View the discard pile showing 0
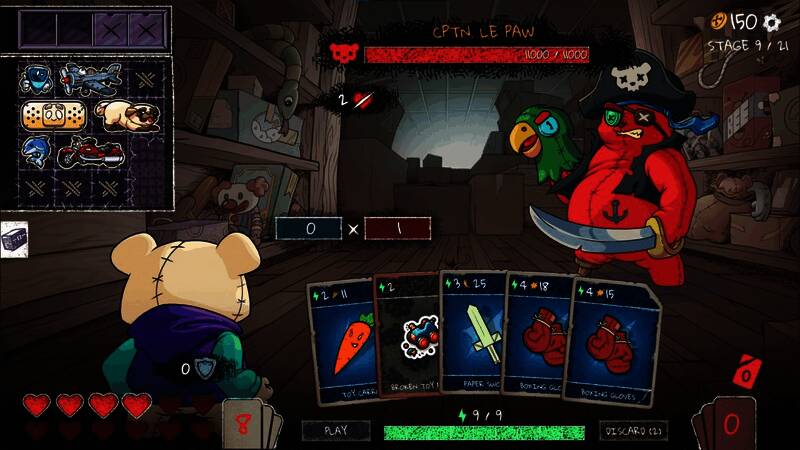800x450 pixels. point(728,422)
